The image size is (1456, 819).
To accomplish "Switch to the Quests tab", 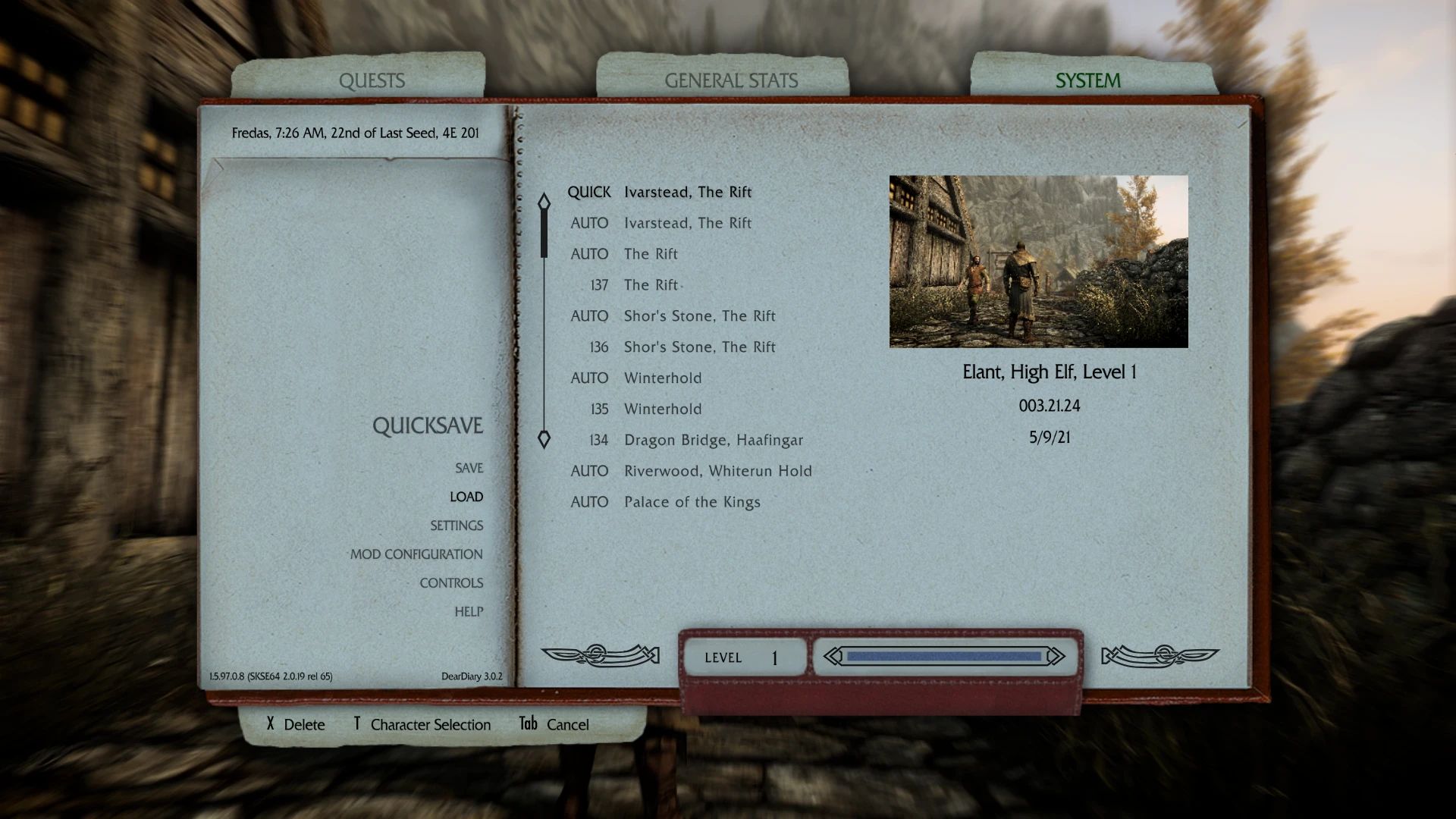I will click(372, 80).
